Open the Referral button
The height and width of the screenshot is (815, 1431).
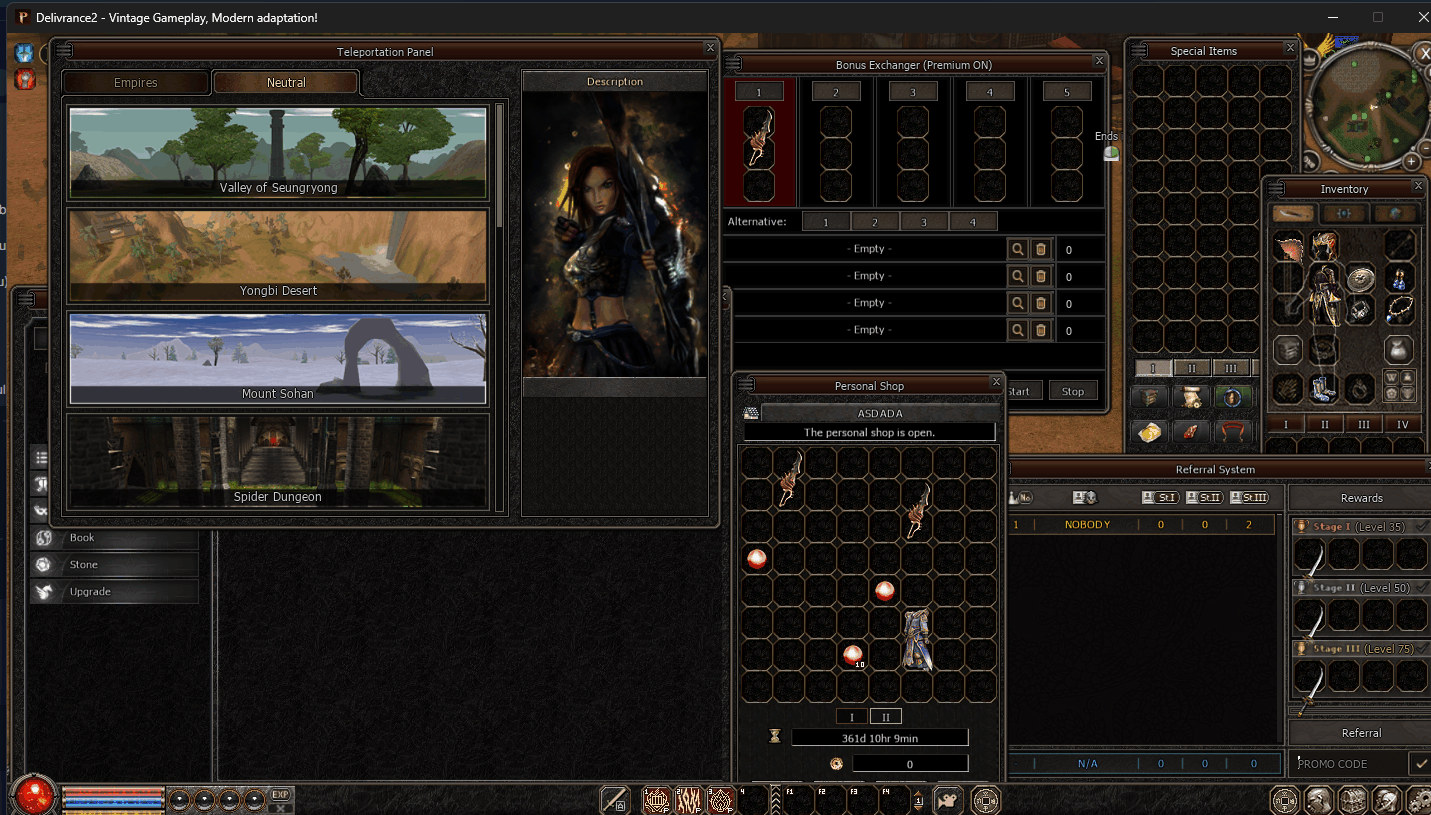pos(1361,733)
